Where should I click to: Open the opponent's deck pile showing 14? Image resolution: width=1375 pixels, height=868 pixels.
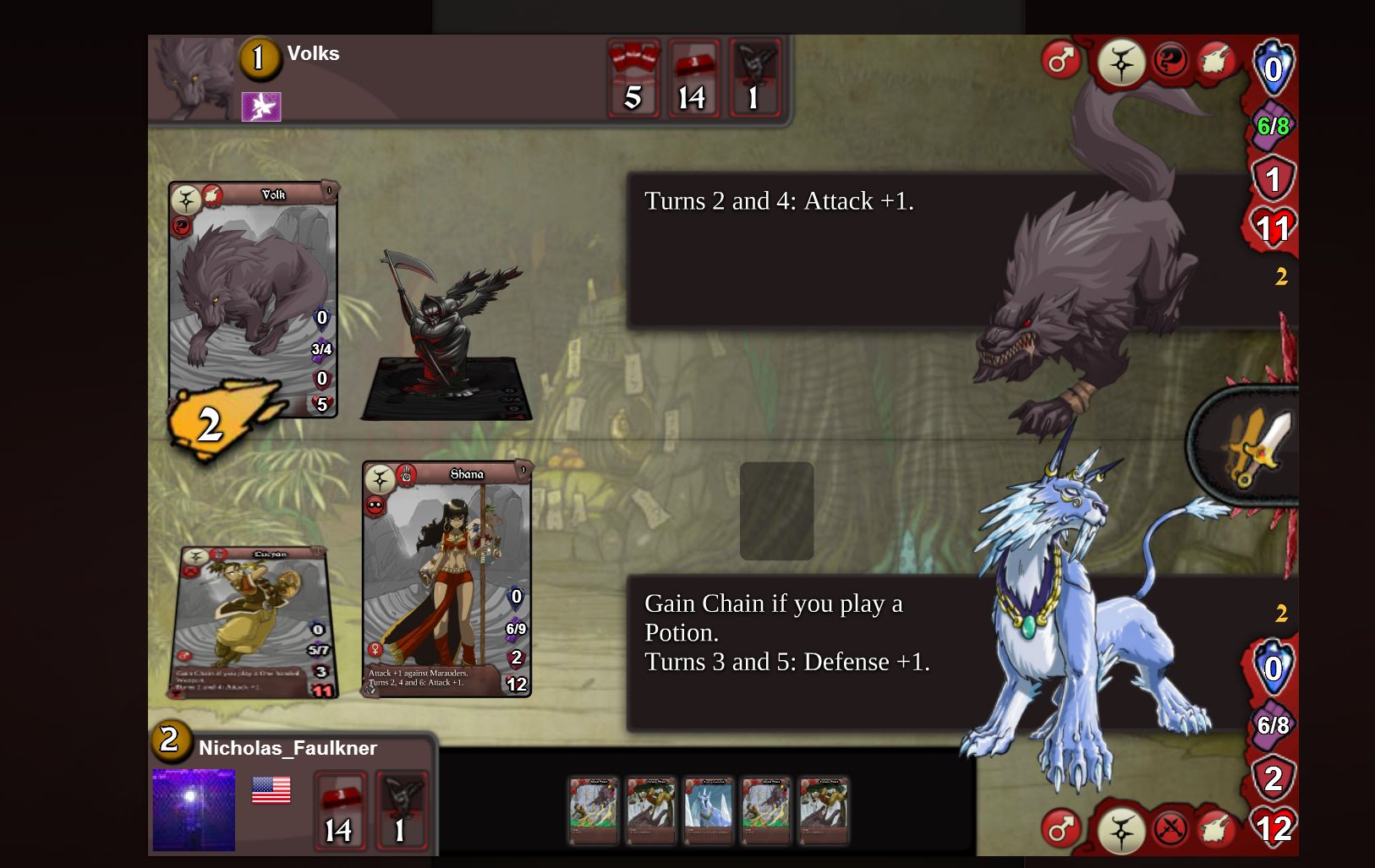pos(693,79)
